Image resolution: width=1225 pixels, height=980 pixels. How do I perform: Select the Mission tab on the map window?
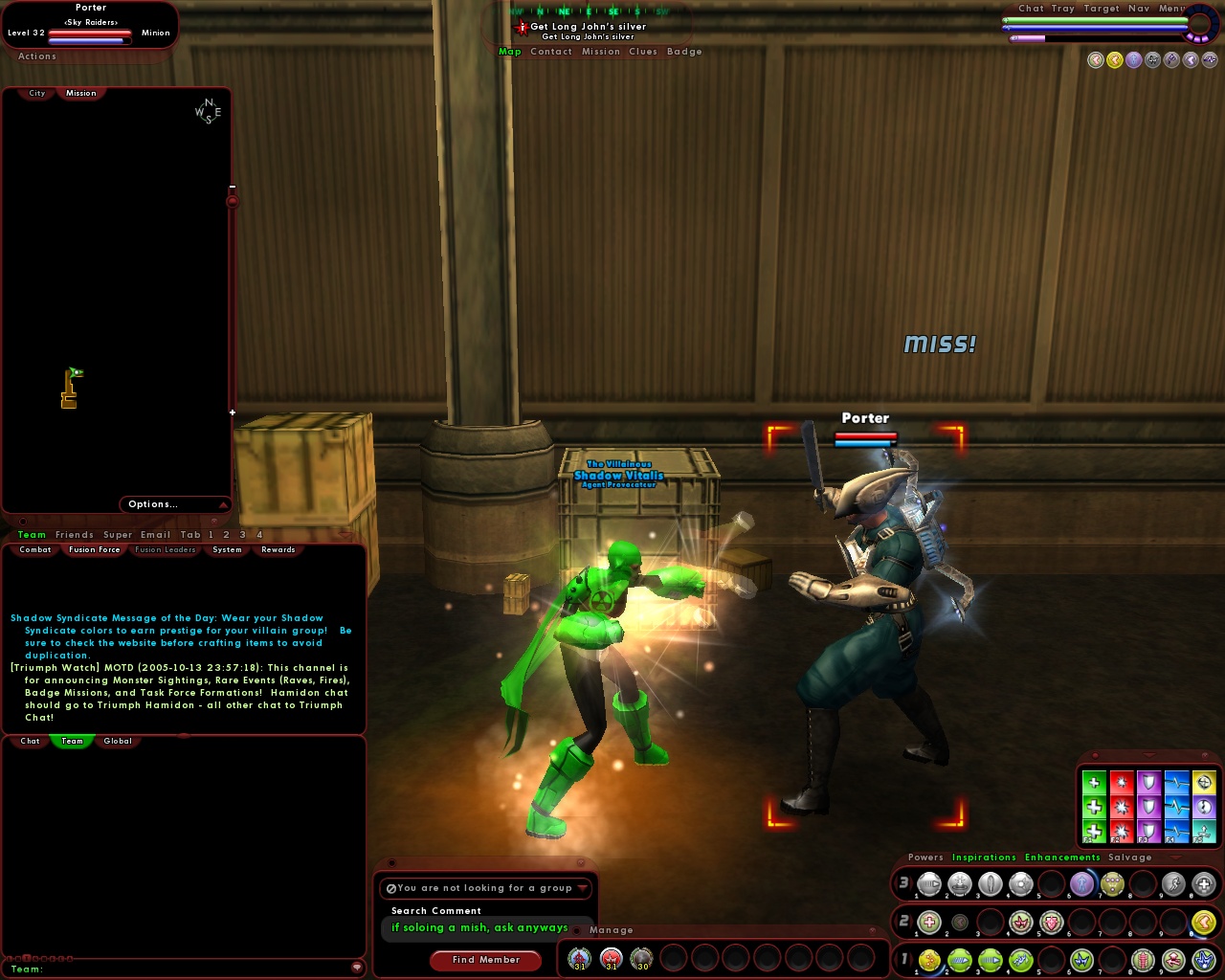tap(80, 93)
